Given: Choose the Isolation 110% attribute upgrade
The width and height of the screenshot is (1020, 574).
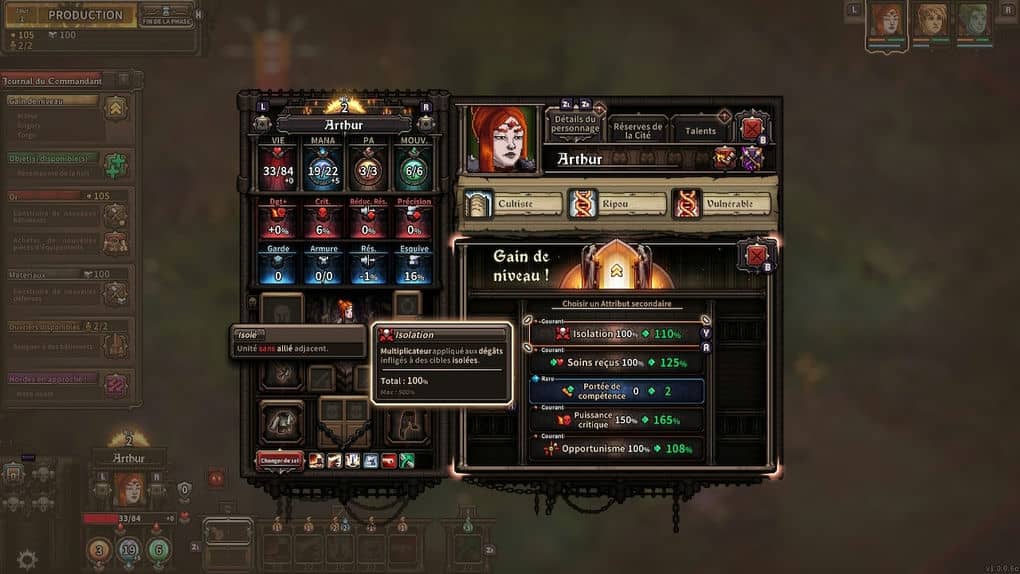Looking at the screenshot, I should (x=616, y=334).
